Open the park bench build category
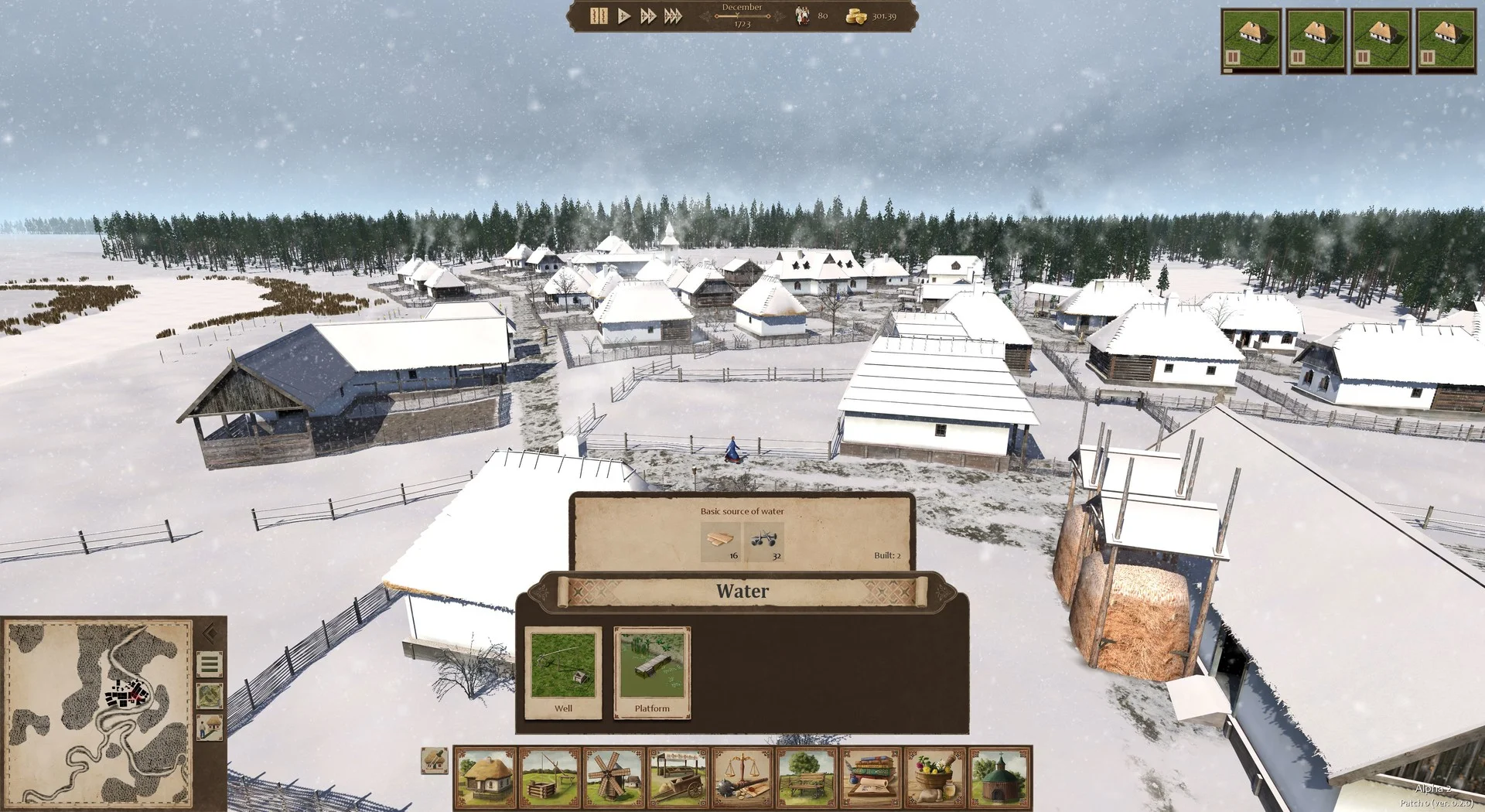Viewport: 1485px width, 812px height. [x=807, y=777]
